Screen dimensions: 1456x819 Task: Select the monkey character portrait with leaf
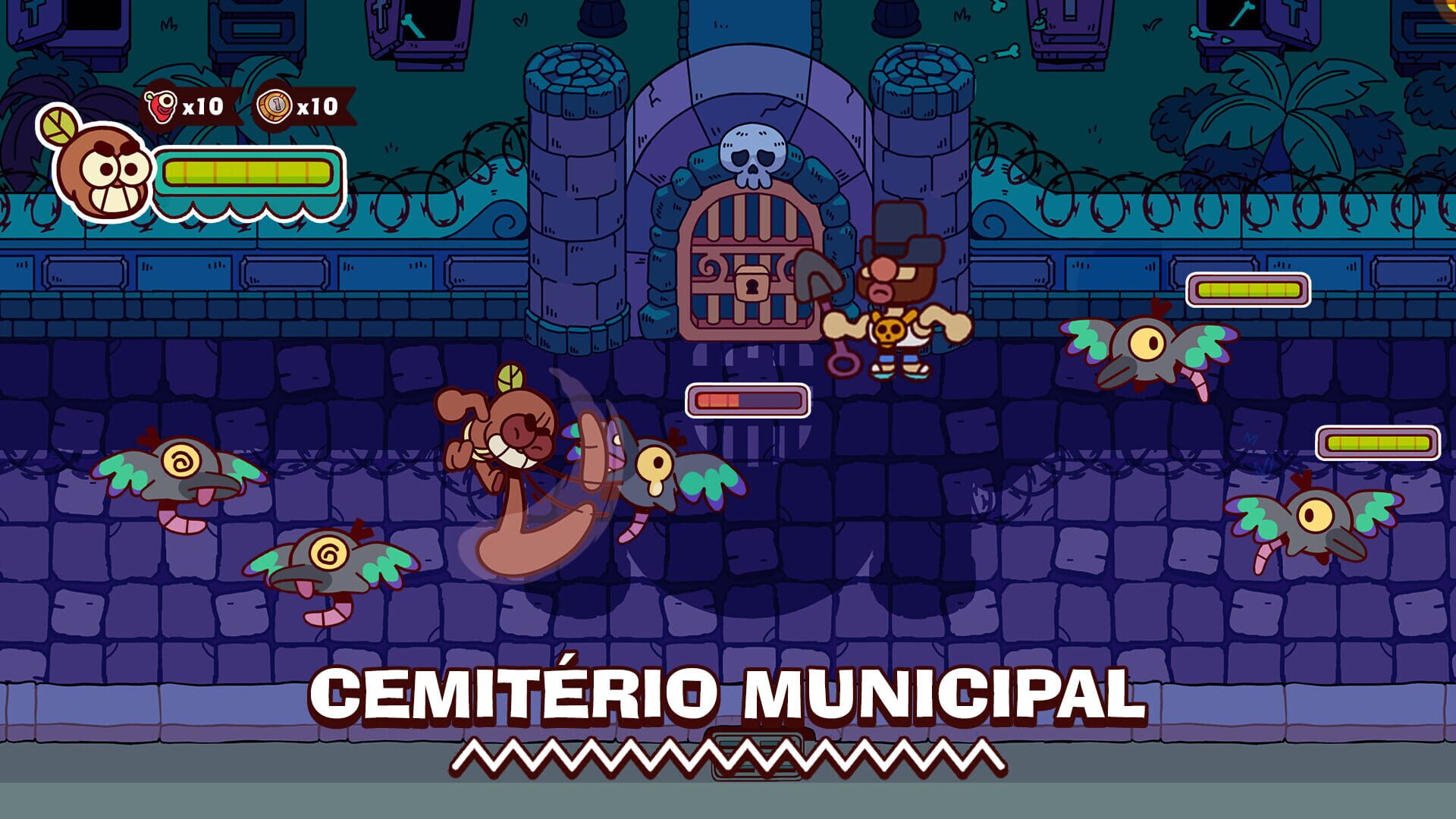click(102, 171)
